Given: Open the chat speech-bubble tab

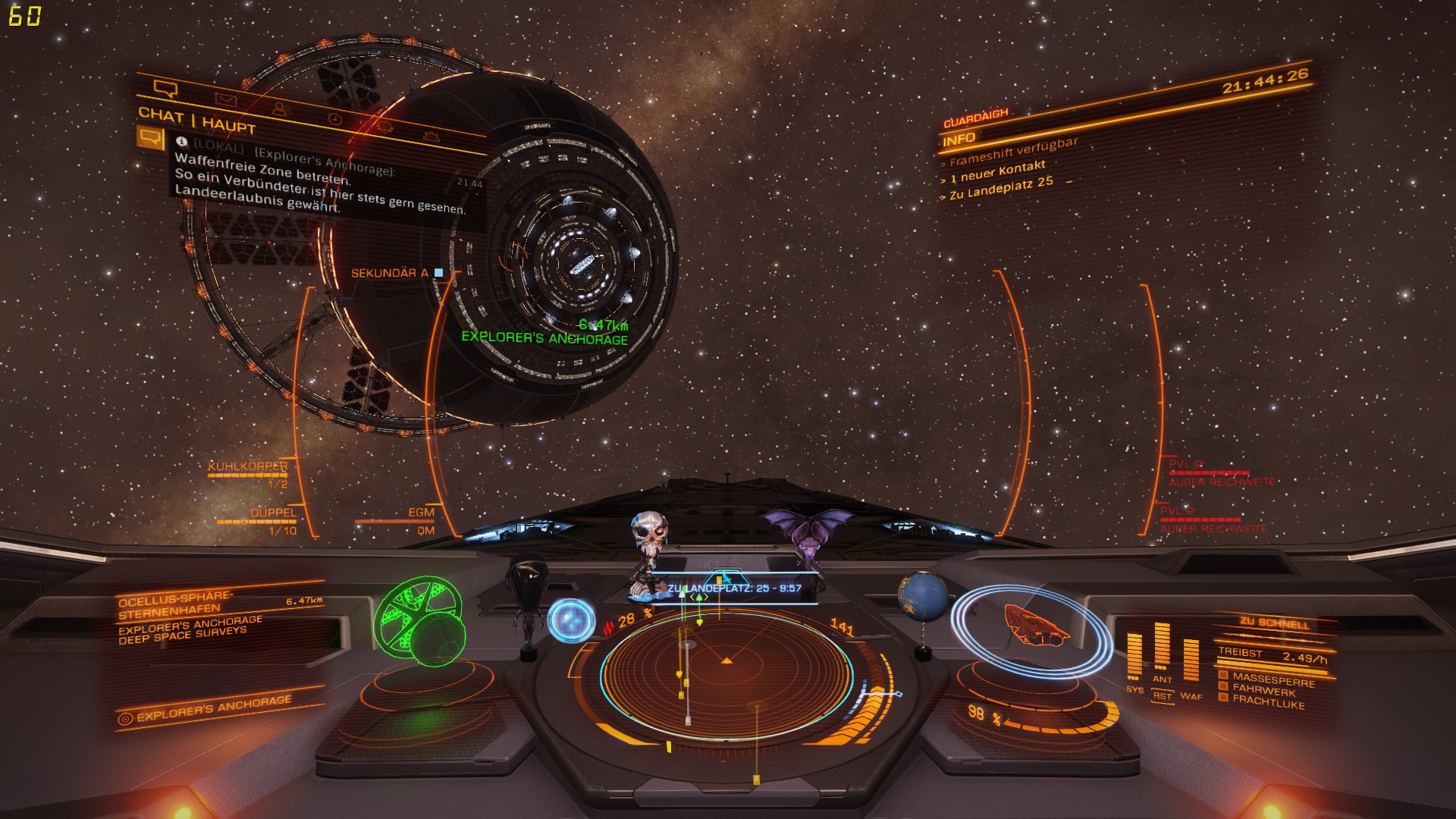Looking at the screenshot, I should (165, 89).
